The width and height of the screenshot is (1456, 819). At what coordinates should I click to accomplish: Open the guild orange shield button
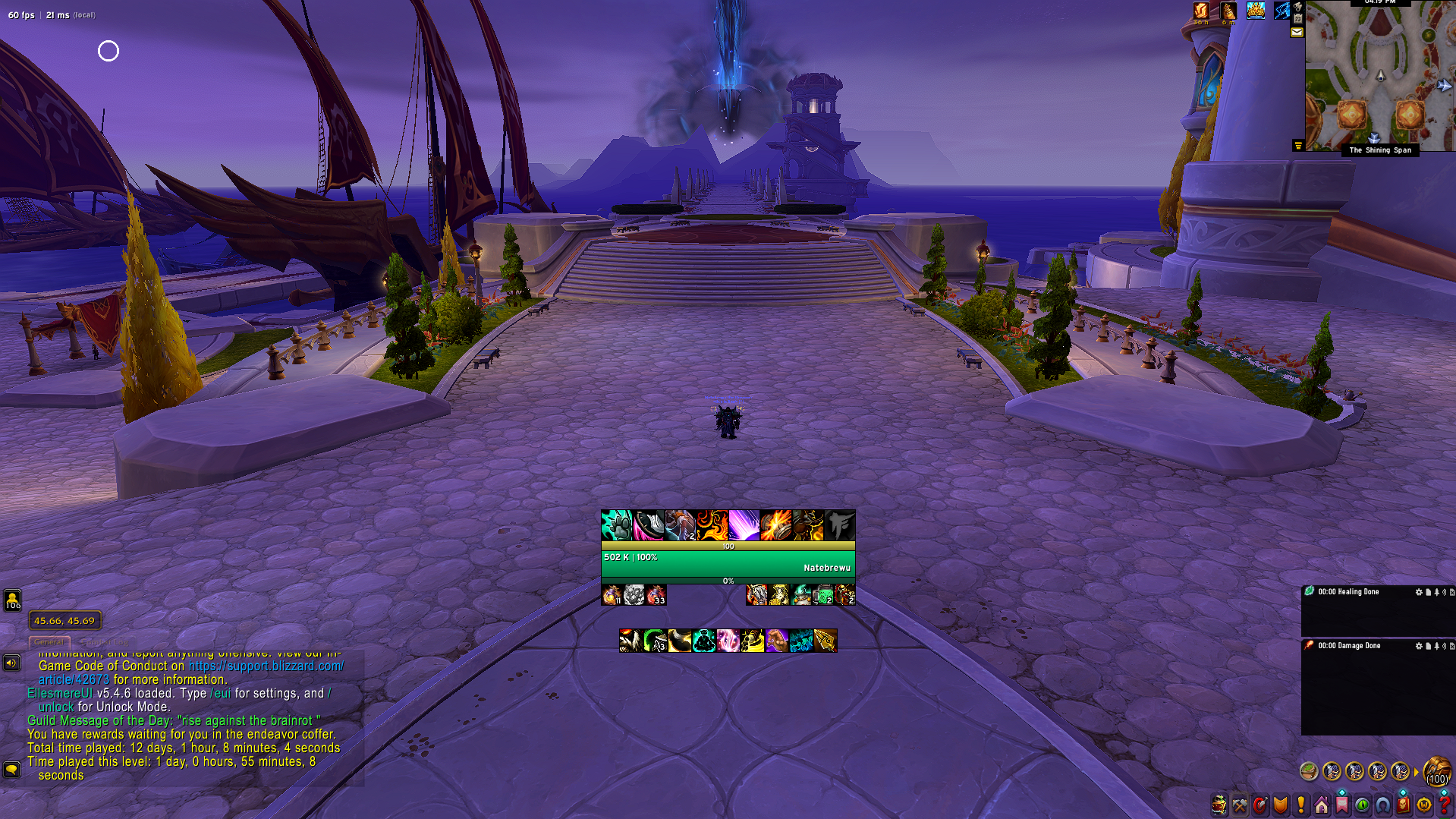1281,805
